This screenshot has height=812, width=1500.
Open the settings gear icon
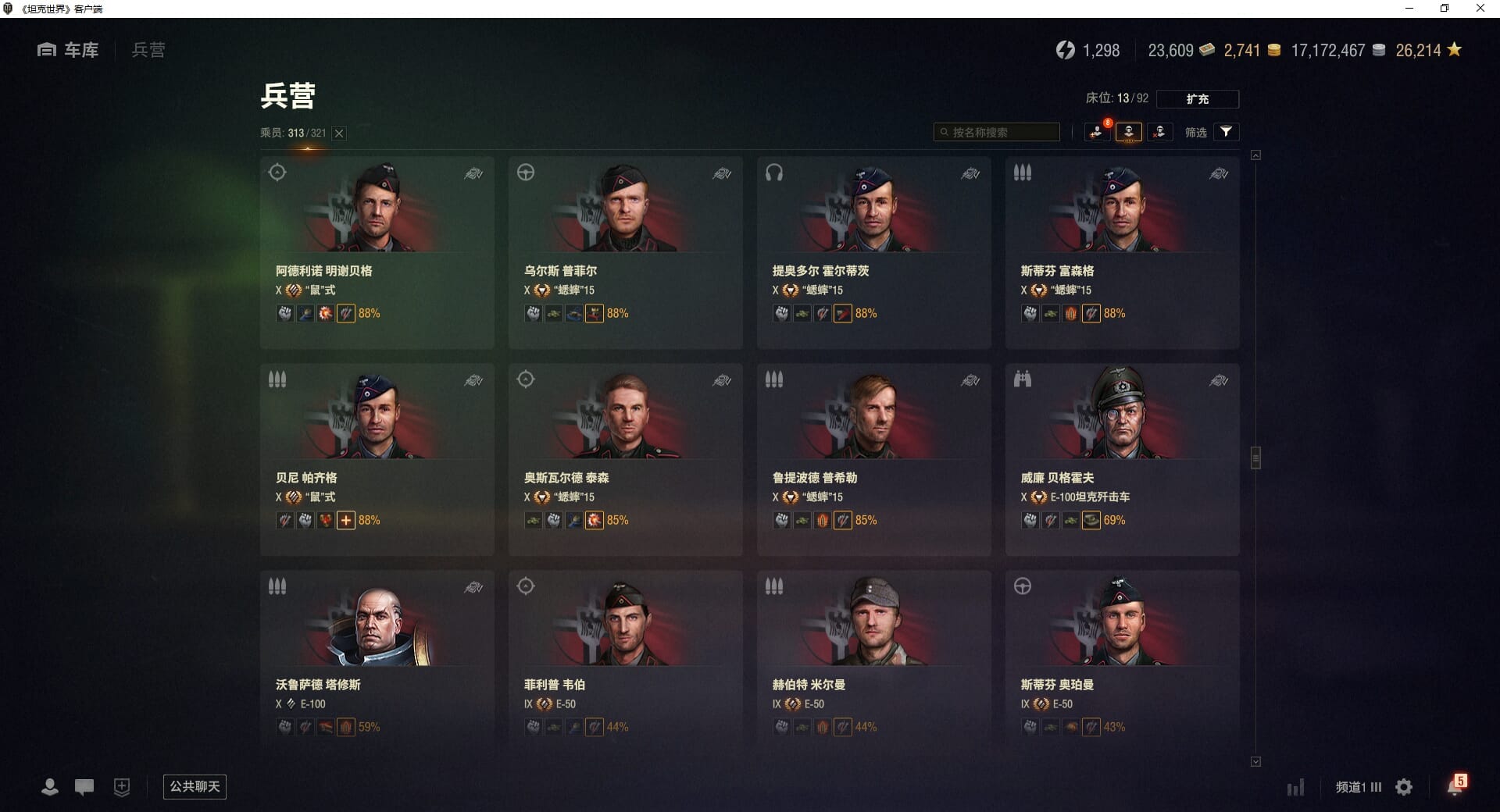click(1404, 787)
